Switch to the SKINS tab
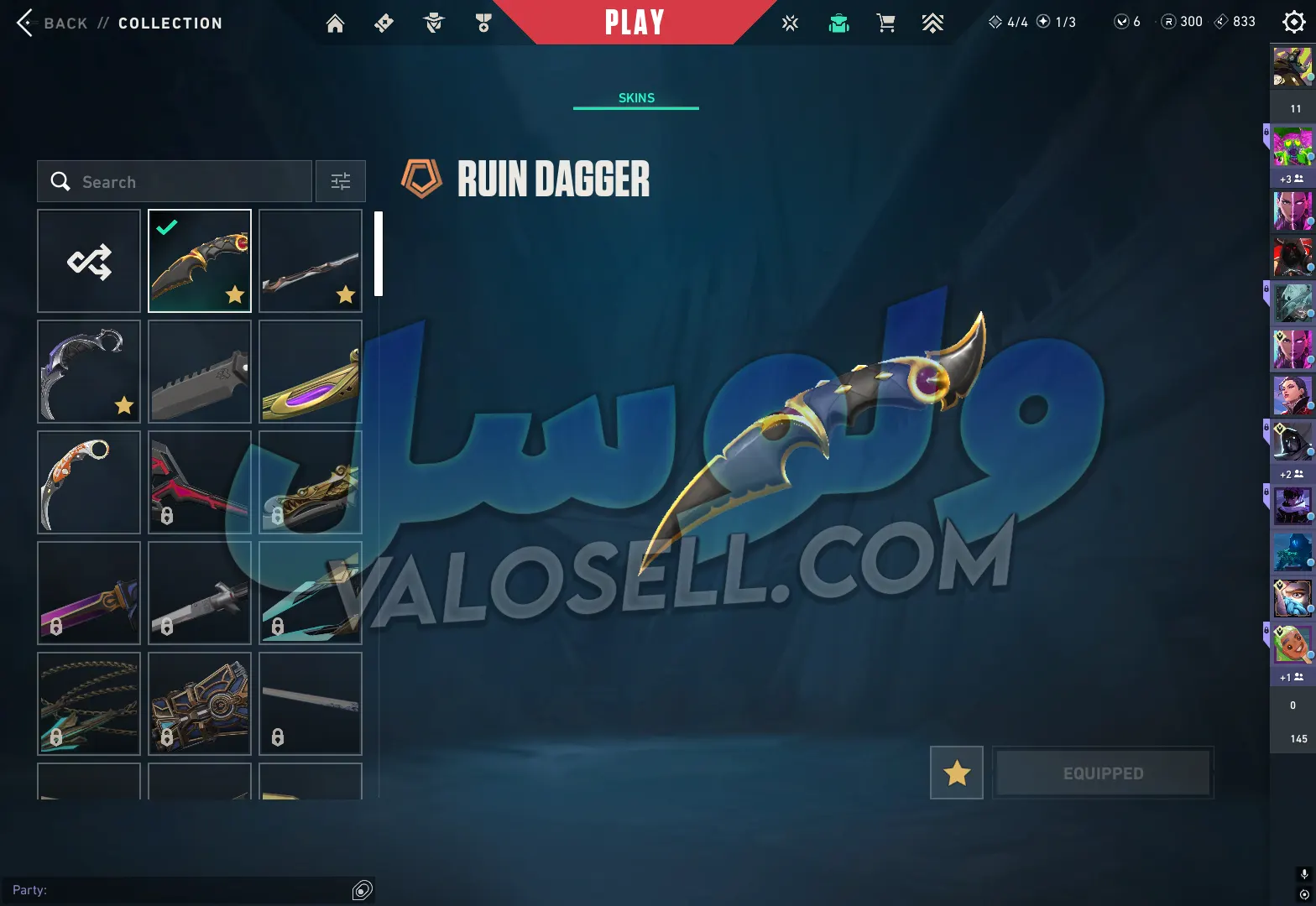 click(x=635, y=97)
